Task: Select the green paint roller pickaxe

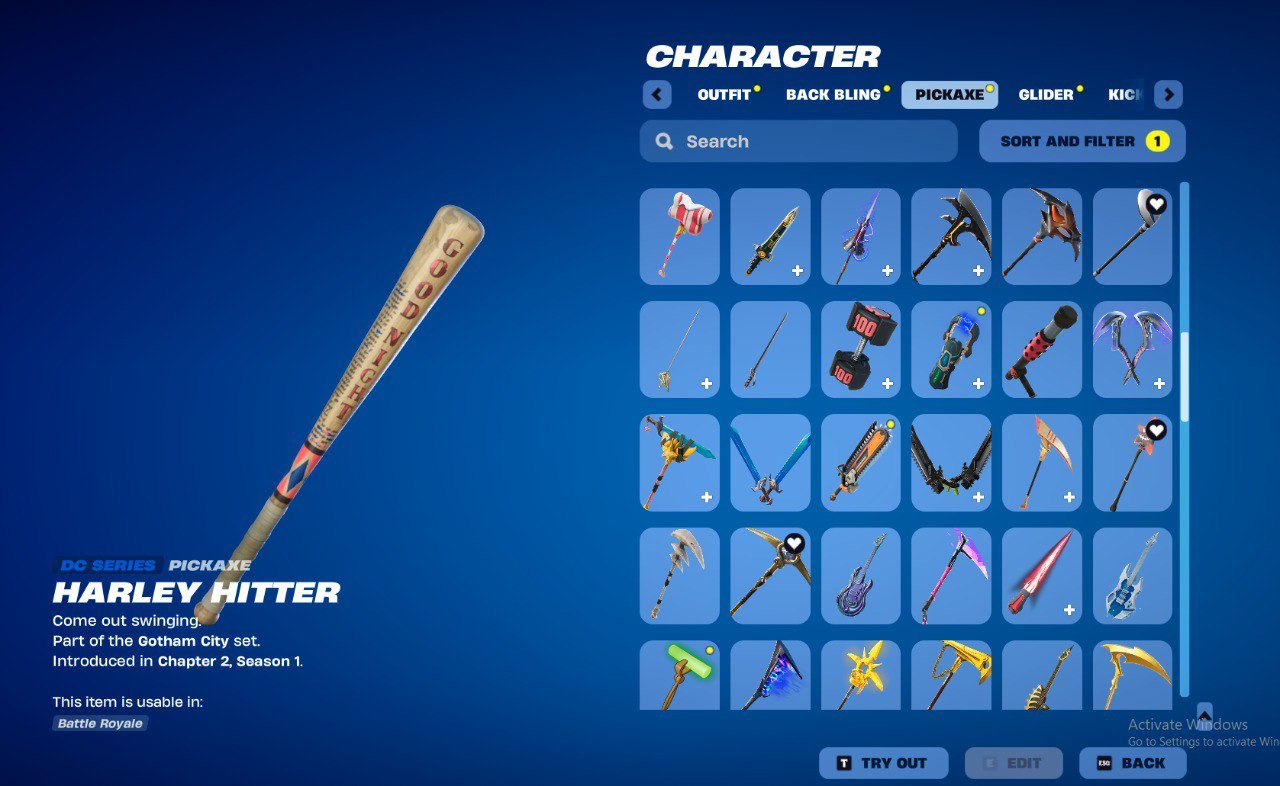Action: [x=679, y=678]
